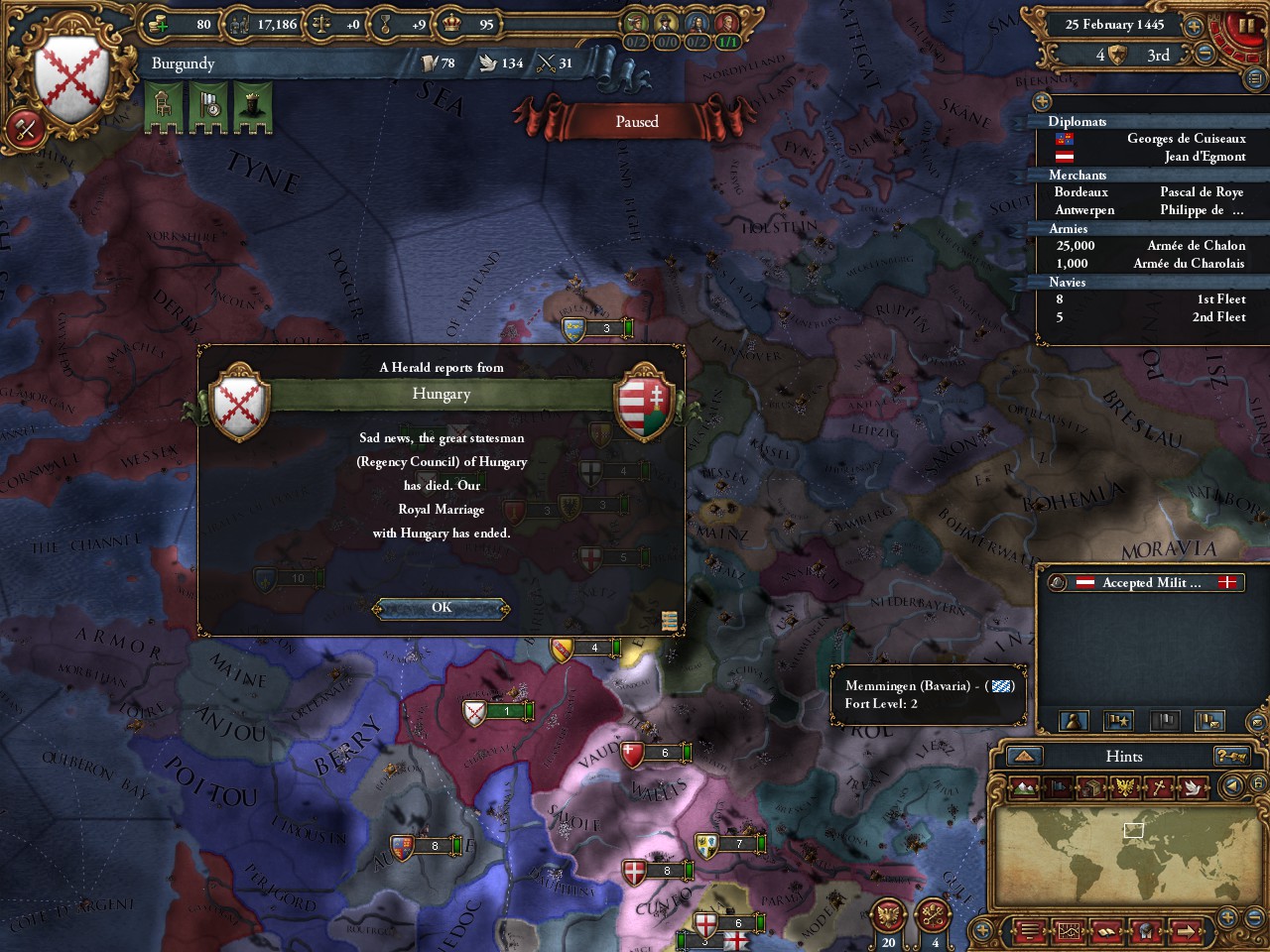The width and height of the screenshot is (1270, 952).
Task: Open the regency alert banner with chair icon
Action: (x=164, y=104)
